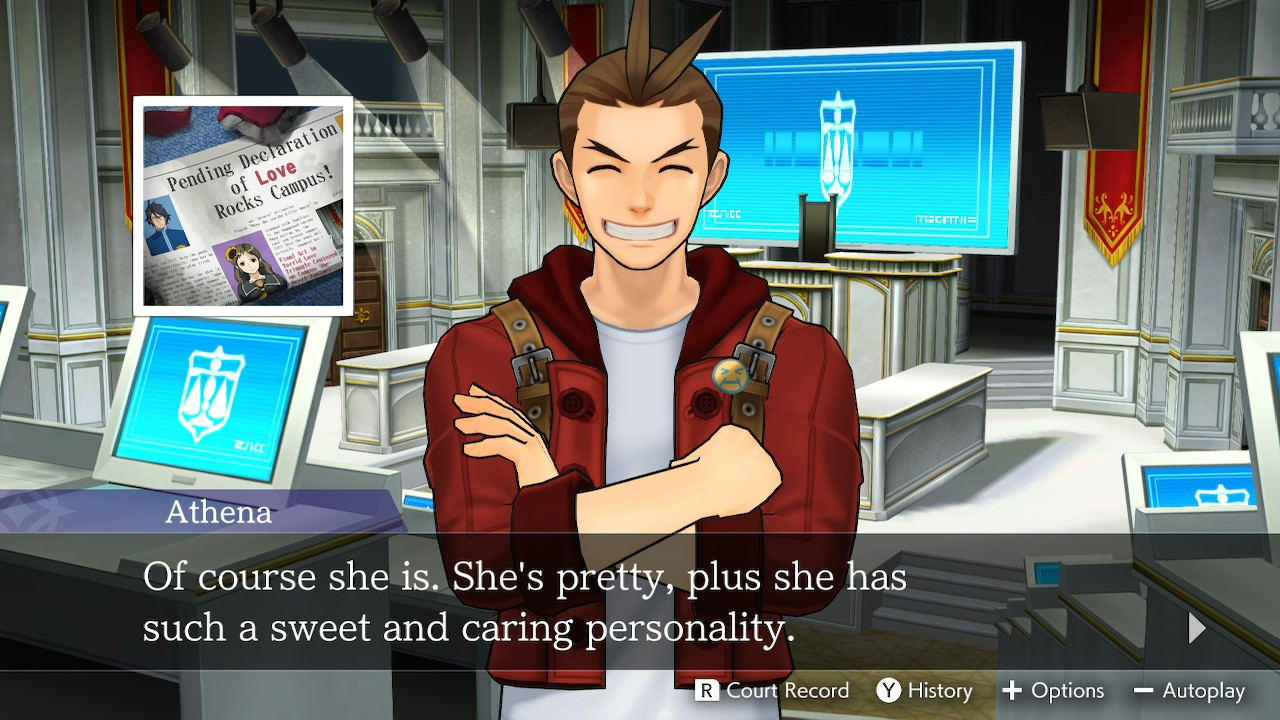This screenshot has width=1280, height=720.
Task: Show the dialogue History log
Action: 925,691
